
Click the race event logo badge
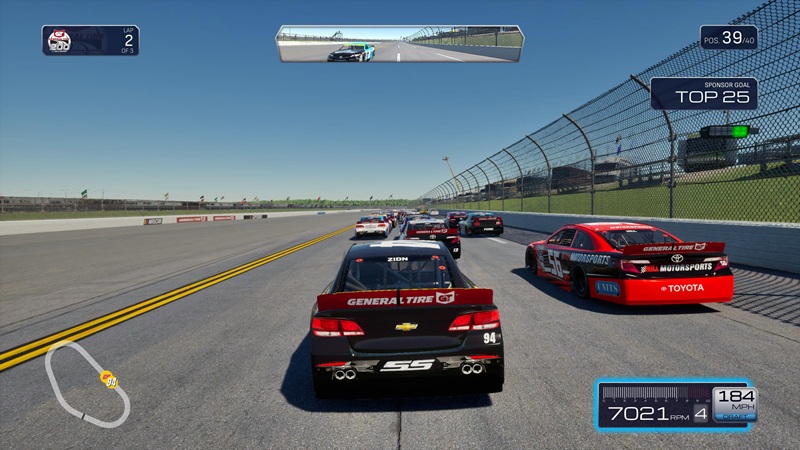tap(61, 40)
